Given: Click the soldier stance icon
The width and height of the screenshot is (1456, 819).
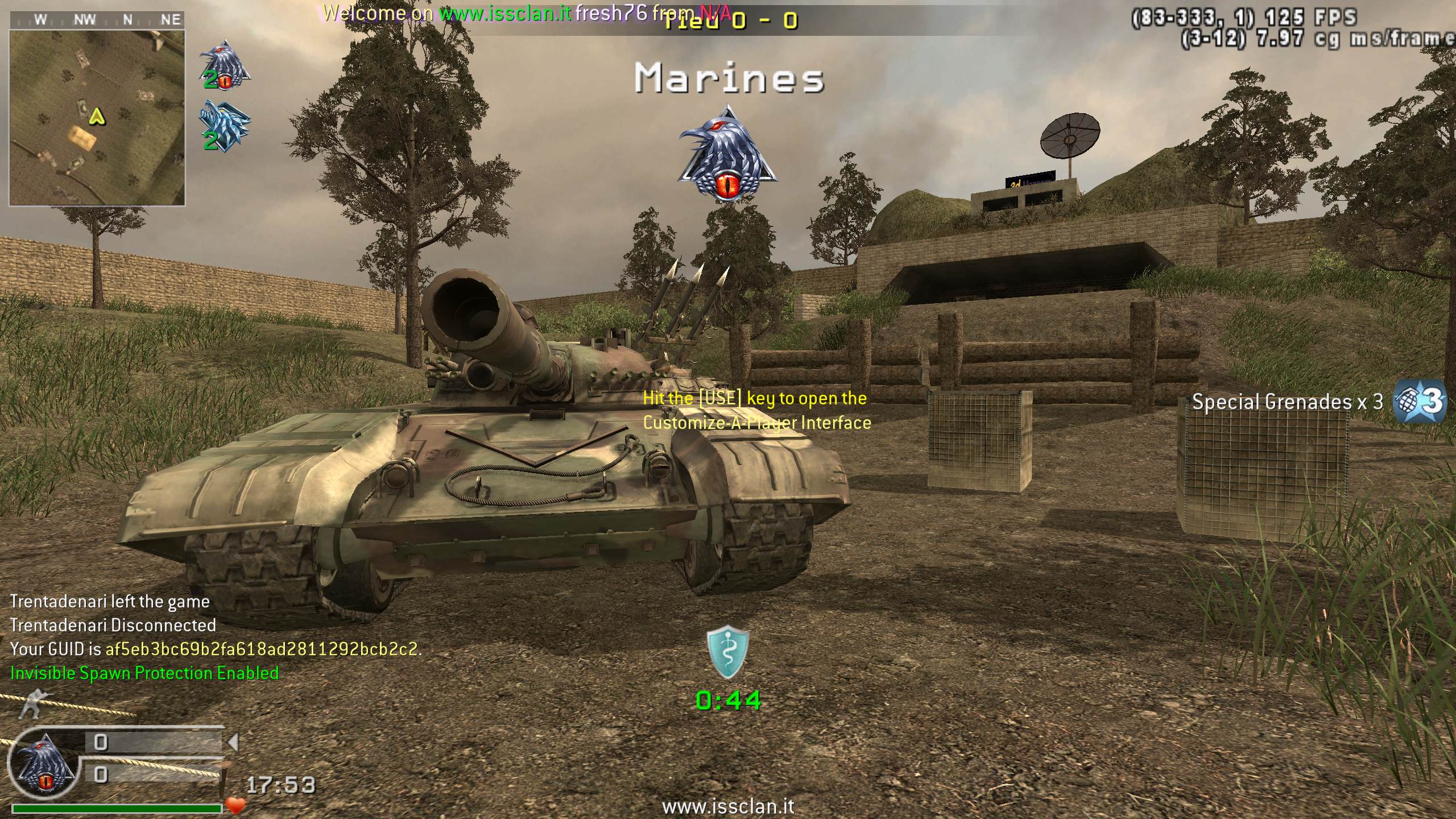Looking at the screenshot, I should tap(34, 703).
